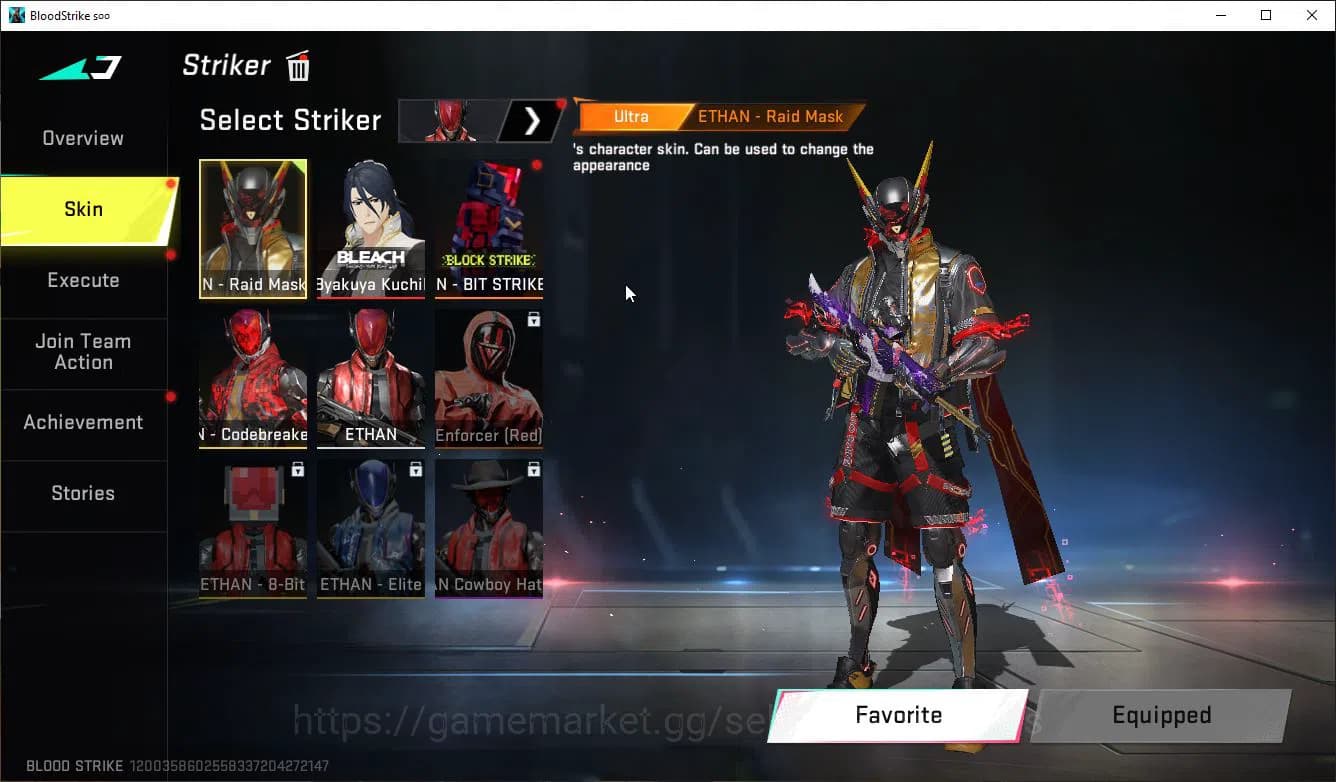Select the BIT STRIKE block skin
This screenshot has width=1336, height=782.
pyautogui.click(x=489, y=228)
